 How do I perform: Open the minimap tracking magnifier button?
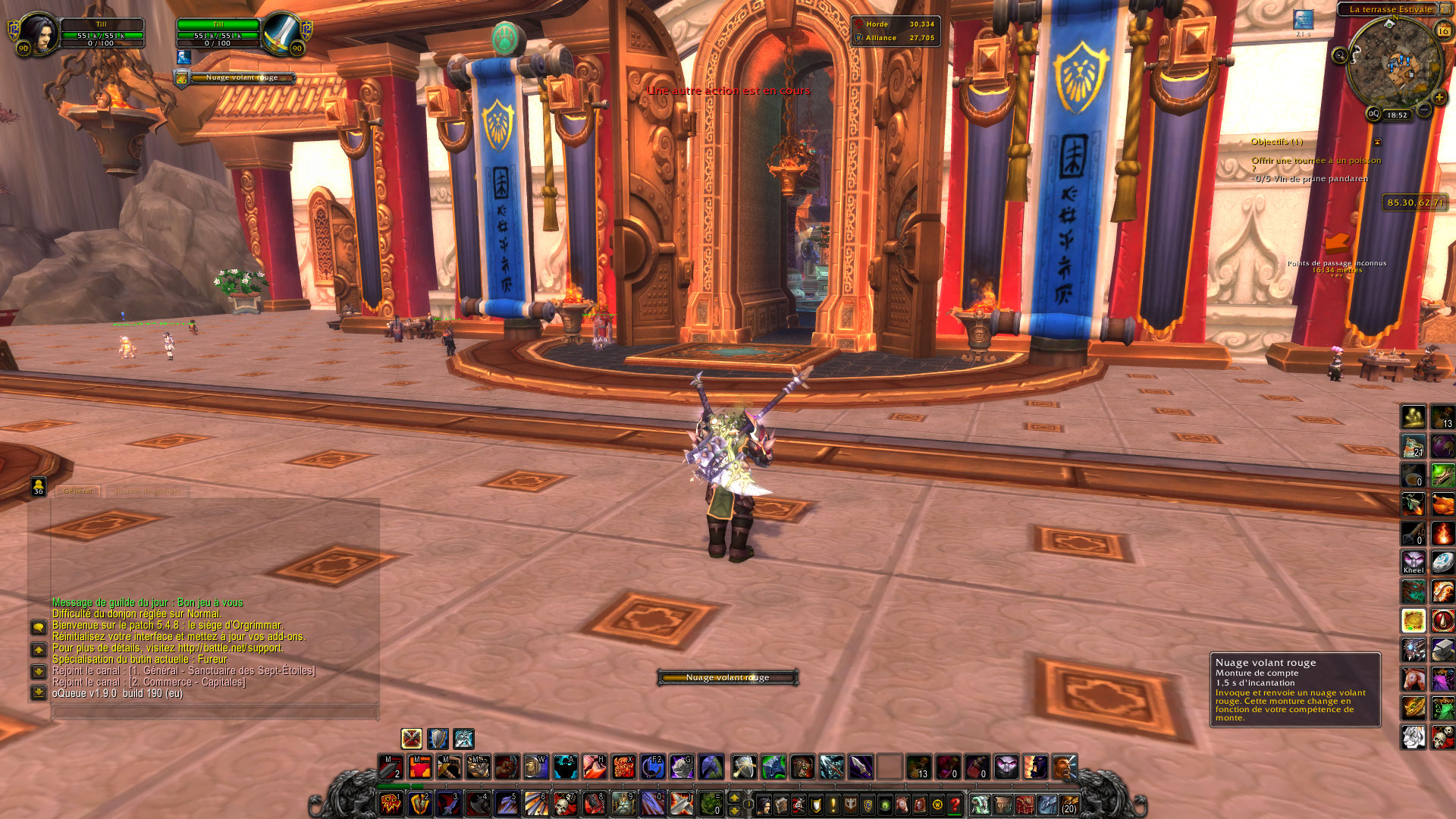1340,55
